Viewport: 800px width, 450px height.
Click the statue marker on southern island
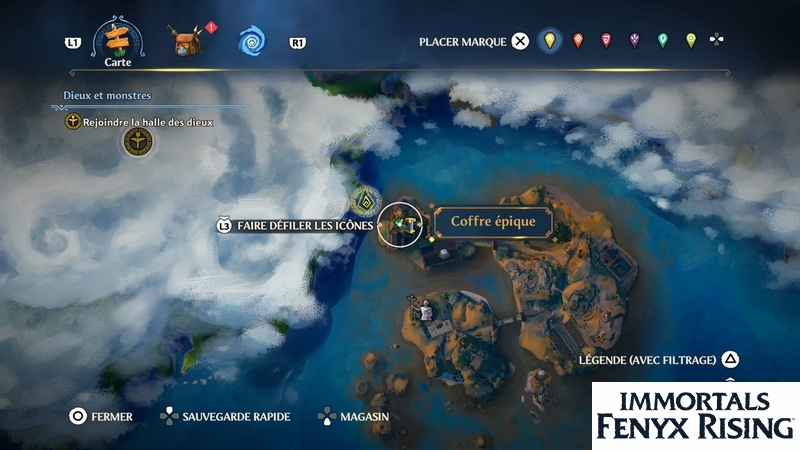click(x=424, y=311)
